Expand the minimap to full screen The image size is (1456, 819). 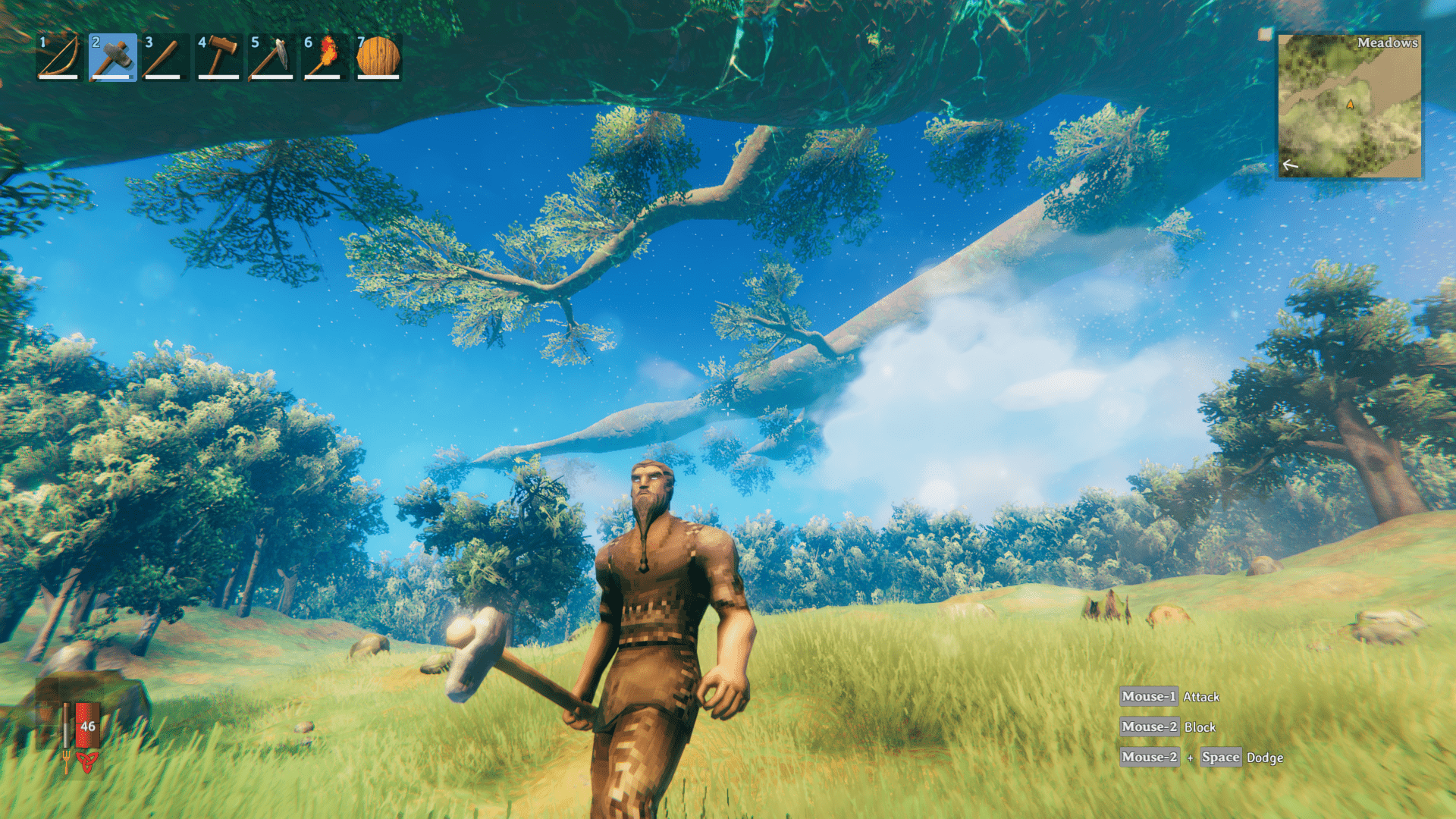point(1365,106)
